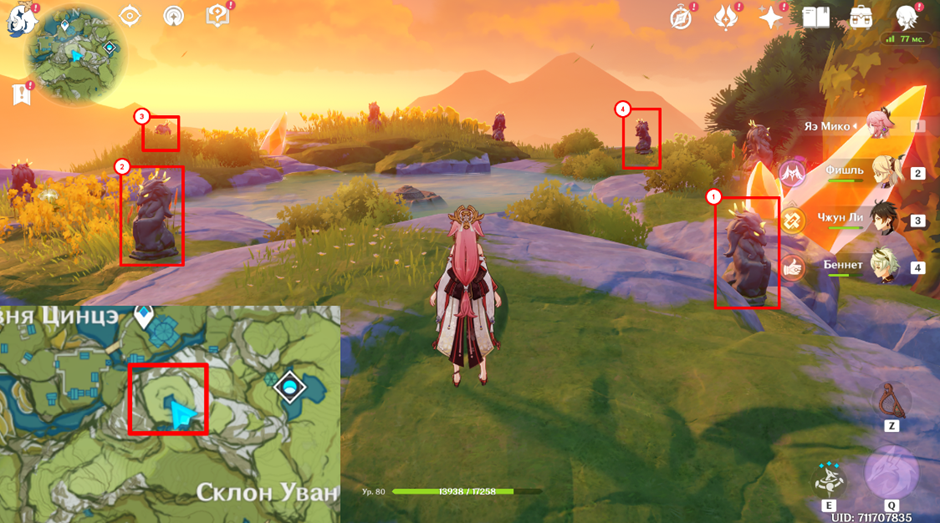Switch to party member Беннет
This screenshot has width=940, height=523.
(x=887, y=267)
